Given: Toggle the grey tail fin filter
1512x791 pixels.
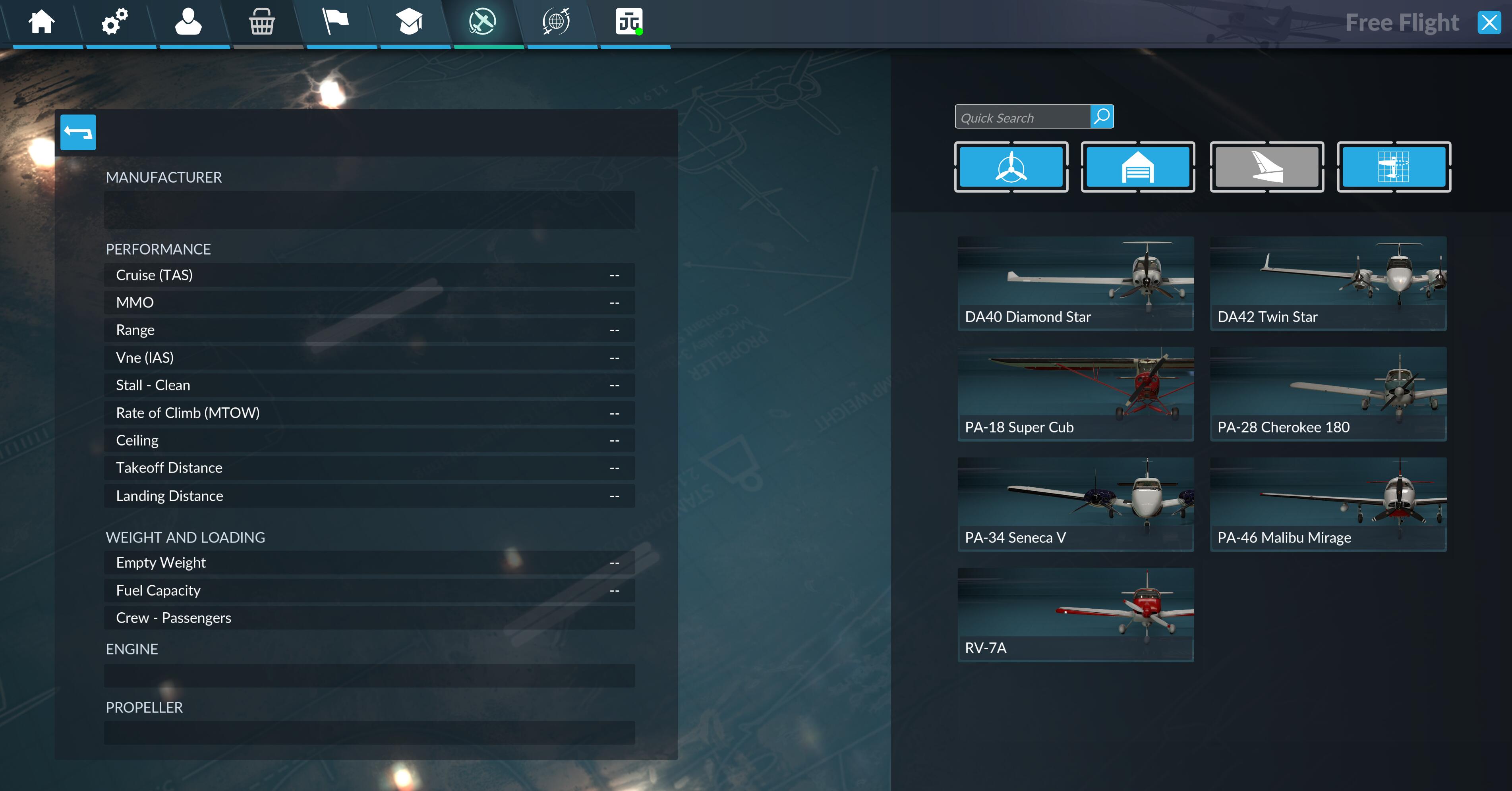Looking at the screenshot, I should point(1266,167).
